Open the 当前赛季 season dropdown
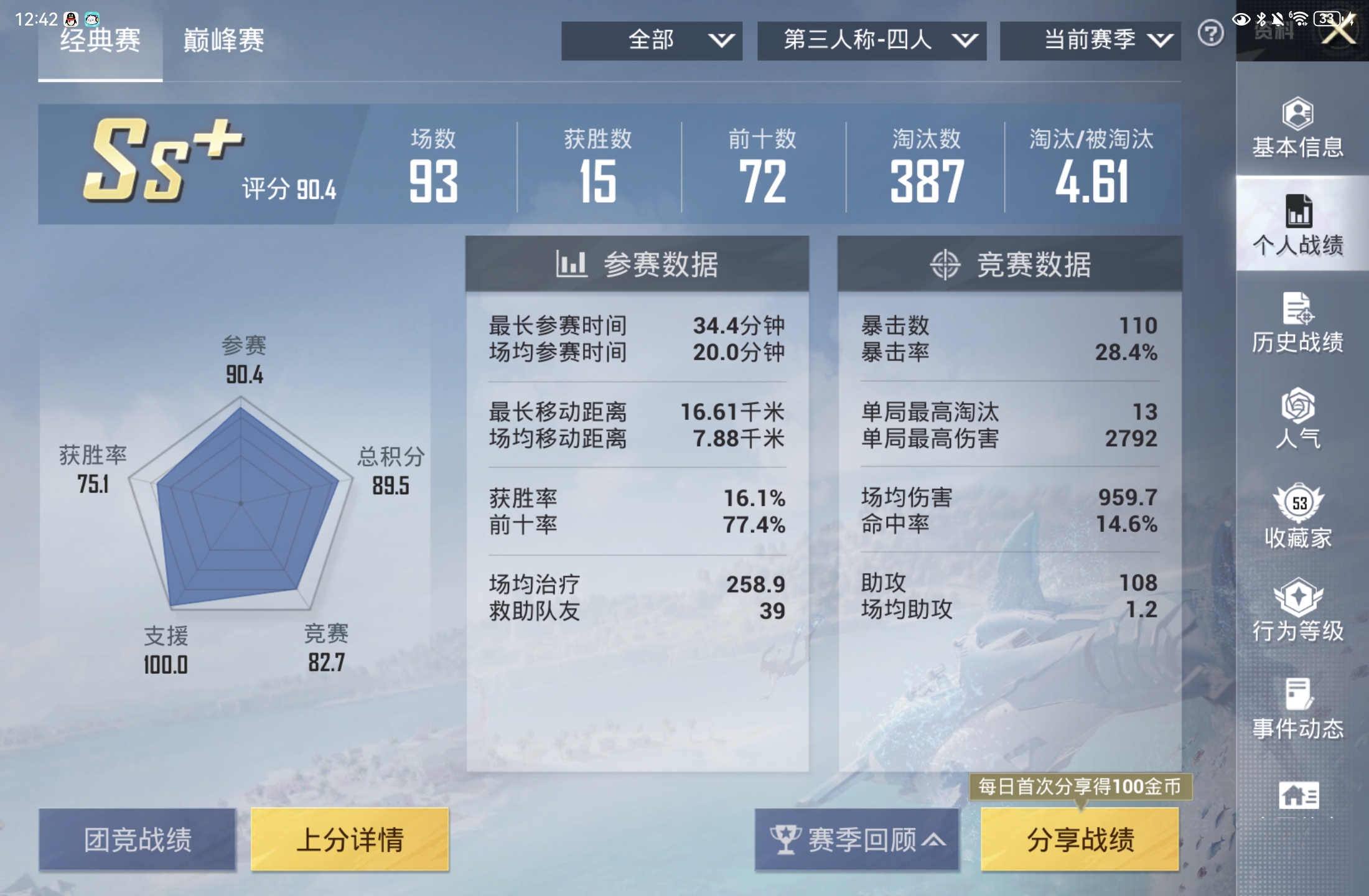This screenshot has height=896, width=1369. point(1090,41)
